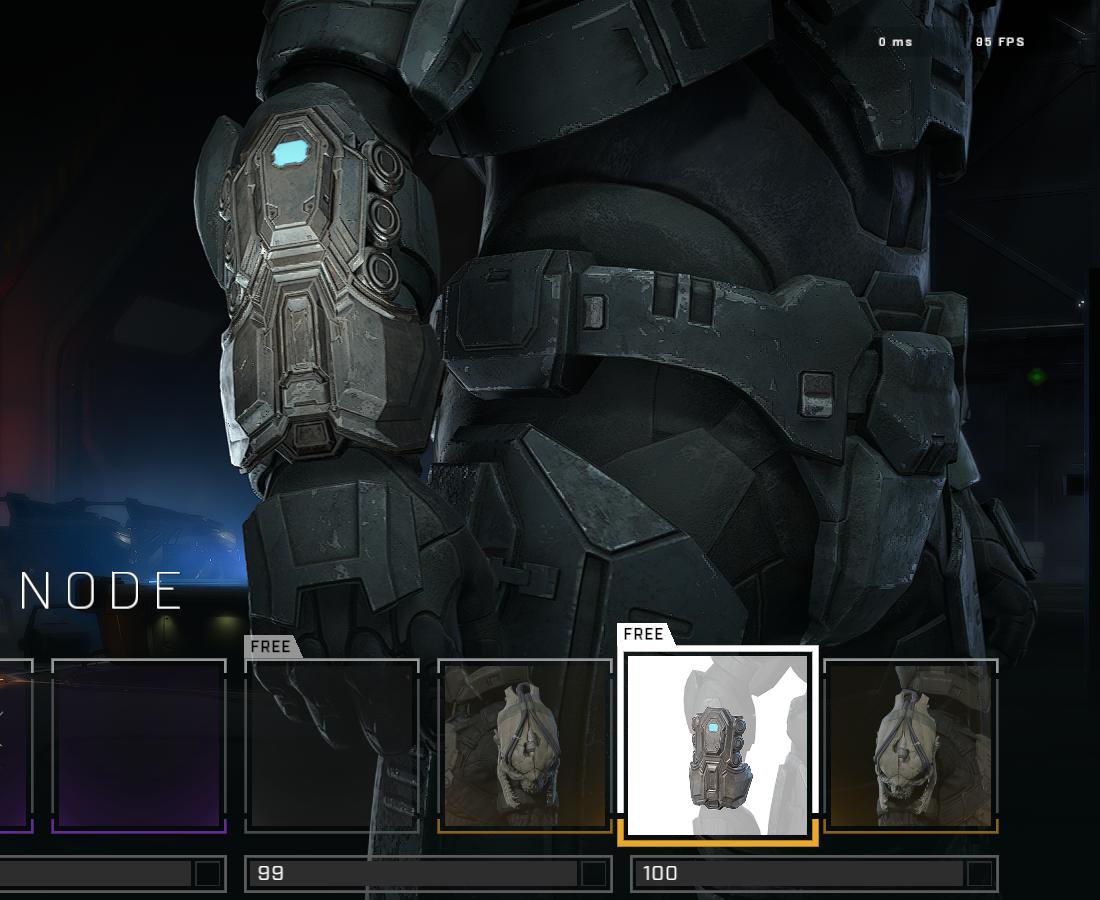Select the highlighted wrist armor reward tile
This screenshot has width=1100, height=900.
click(x=718, y=744)
